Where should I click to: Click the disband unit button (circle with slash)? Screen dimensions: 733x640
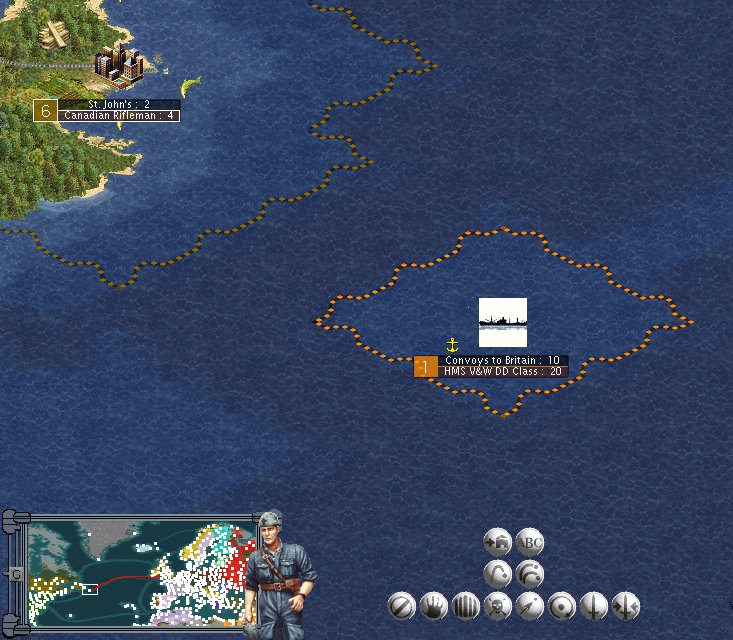click(x=402, y=605)
